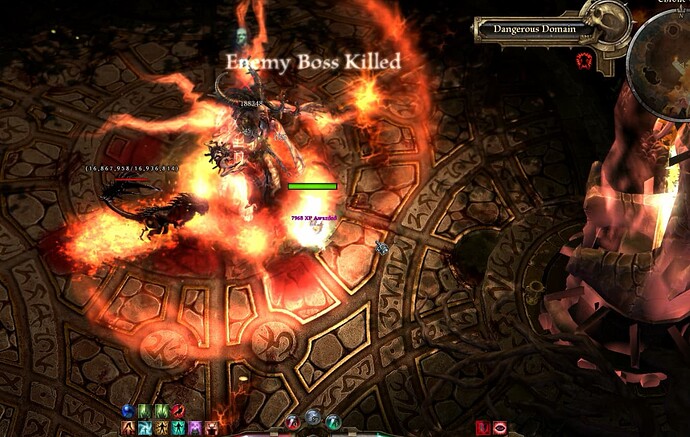Click the round grey center button
The image size is (690, 437).
click(313, 417)
